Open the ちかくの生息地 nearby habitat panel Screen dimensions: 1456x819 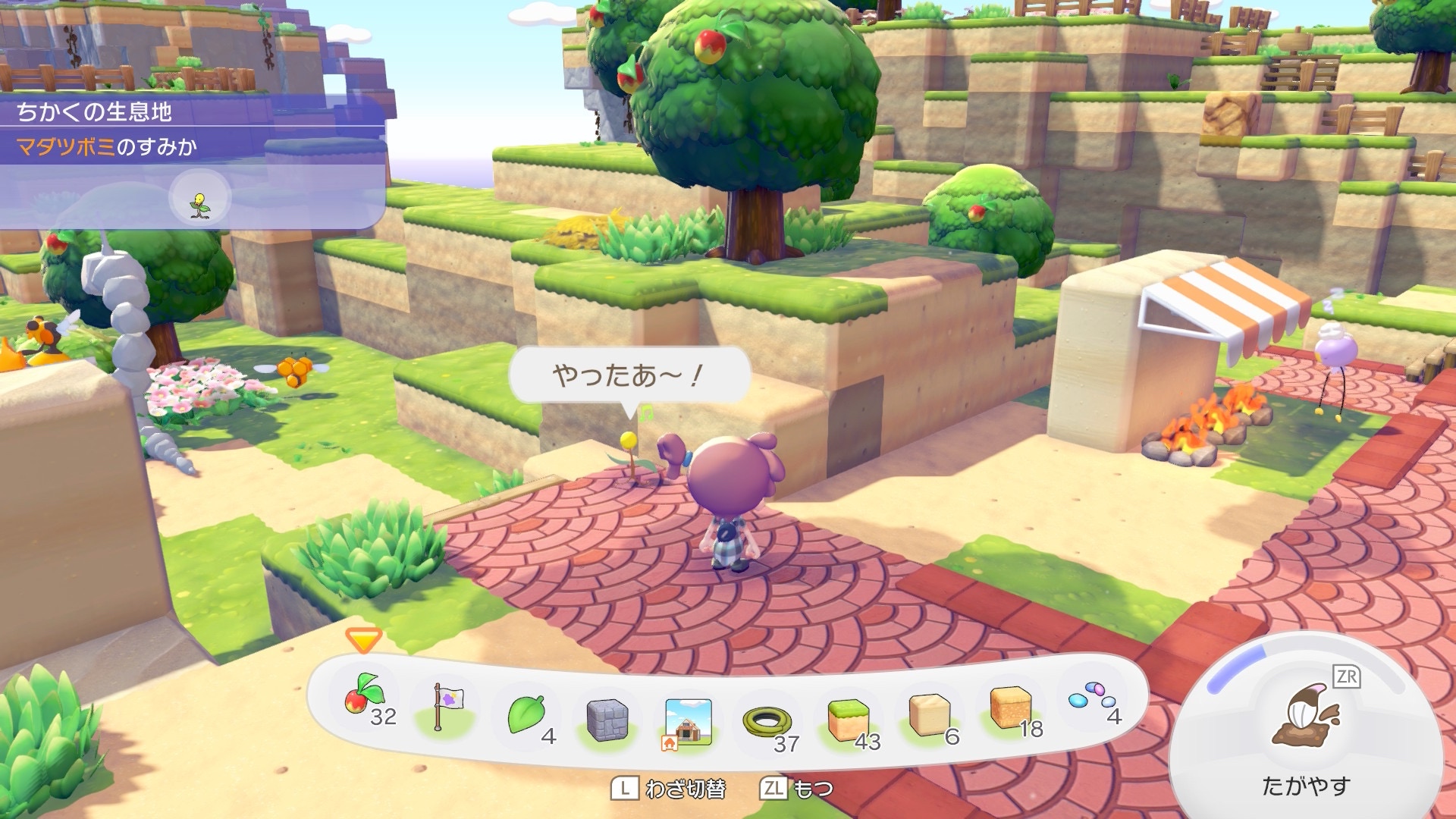point(95,112)
